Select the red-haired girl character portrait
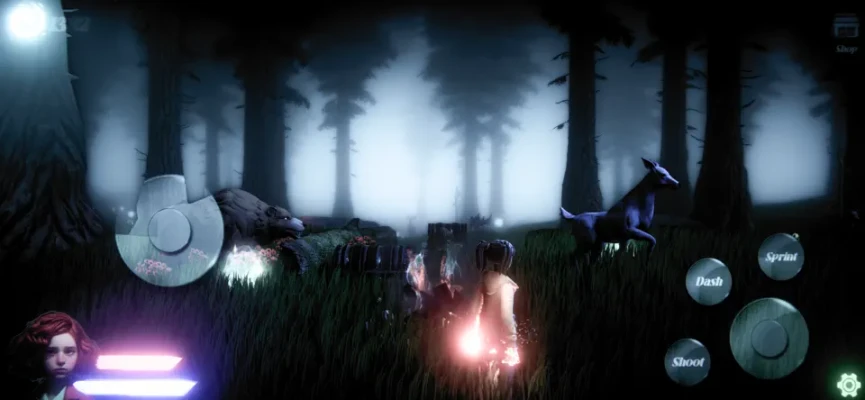 click(x=52, y=354)
